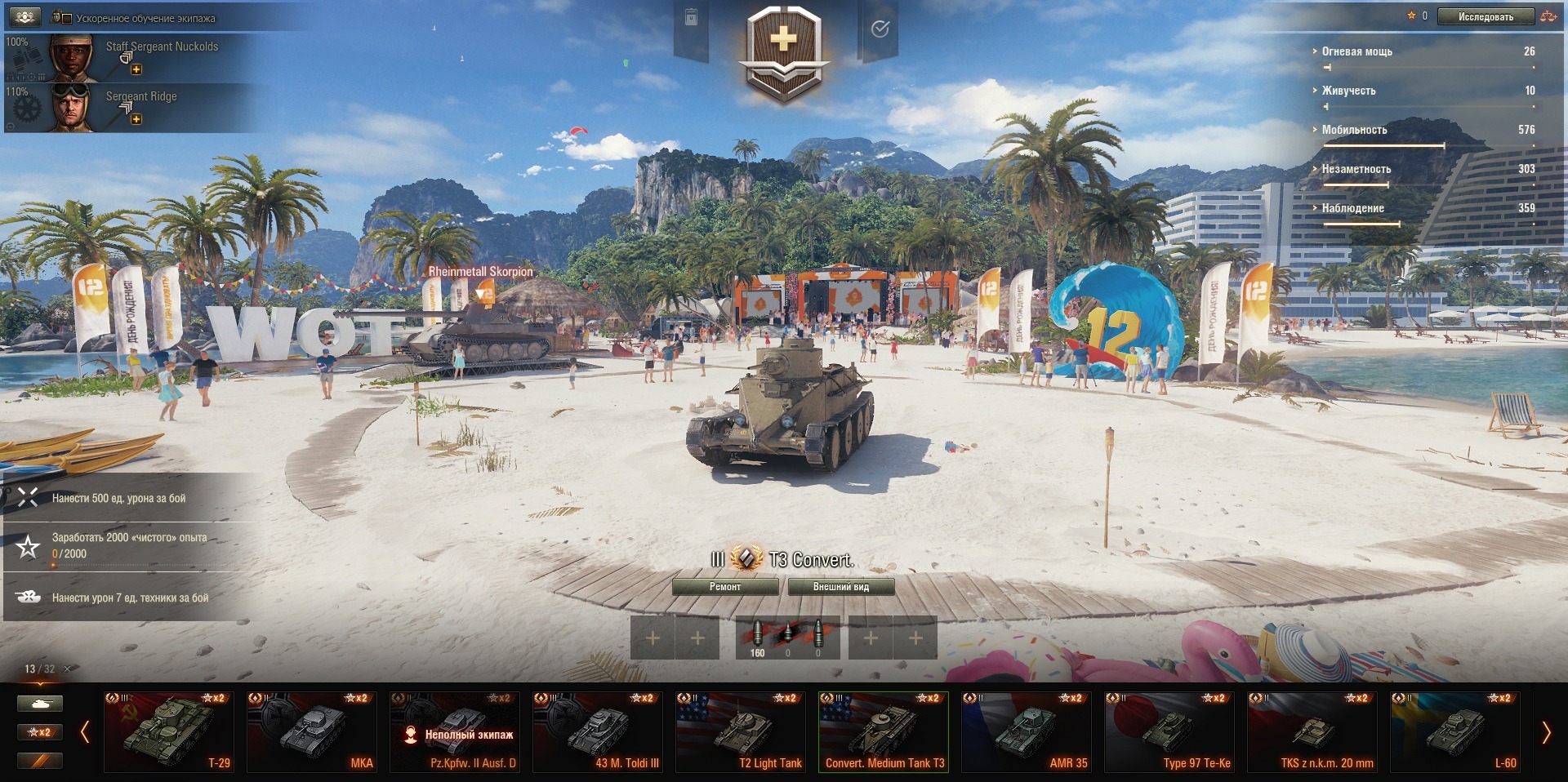The image size is (1568, 782).
Task: Open the ammunition shells loadout panel
Action: (787, 638)
